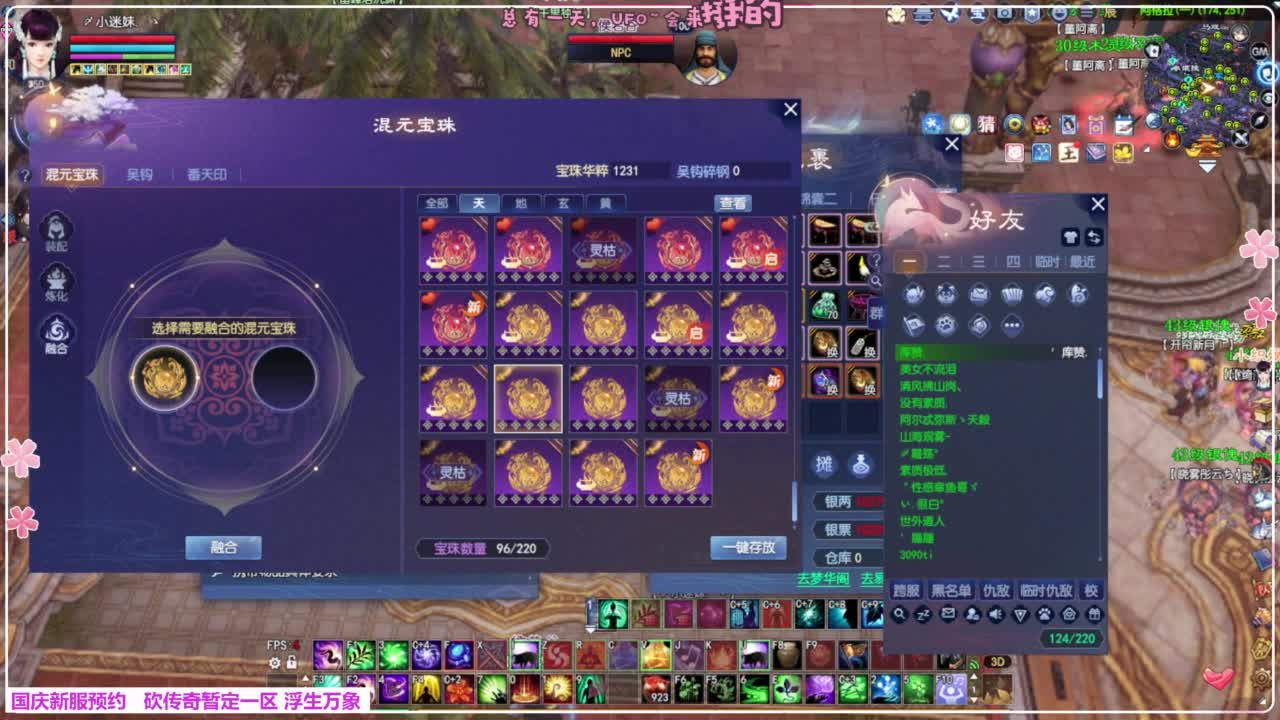
Task: Toggle busy status with the zZ icon
Action: point(922,615)
